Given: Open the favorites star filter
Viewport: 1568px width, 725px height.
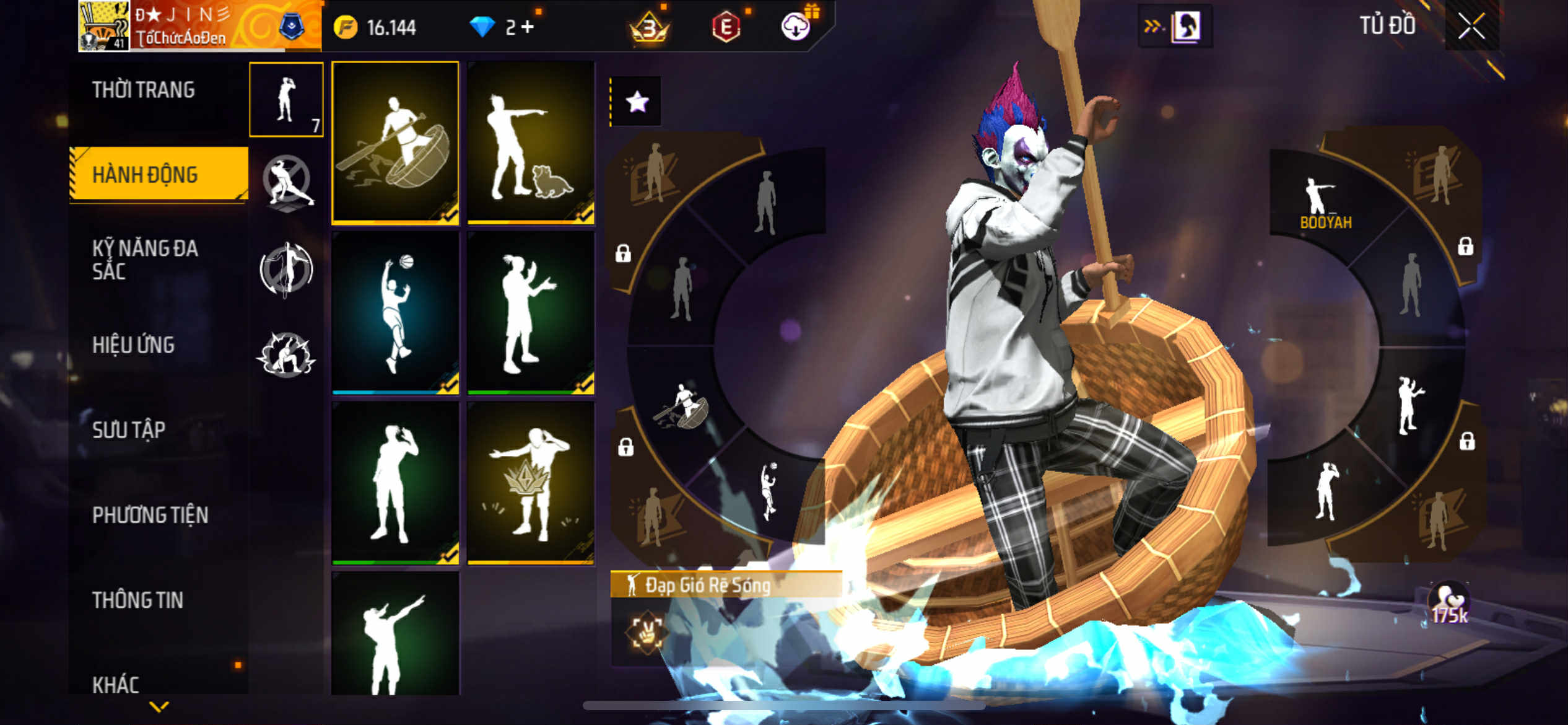Looking at the screenshot, I should click(637, 102).
